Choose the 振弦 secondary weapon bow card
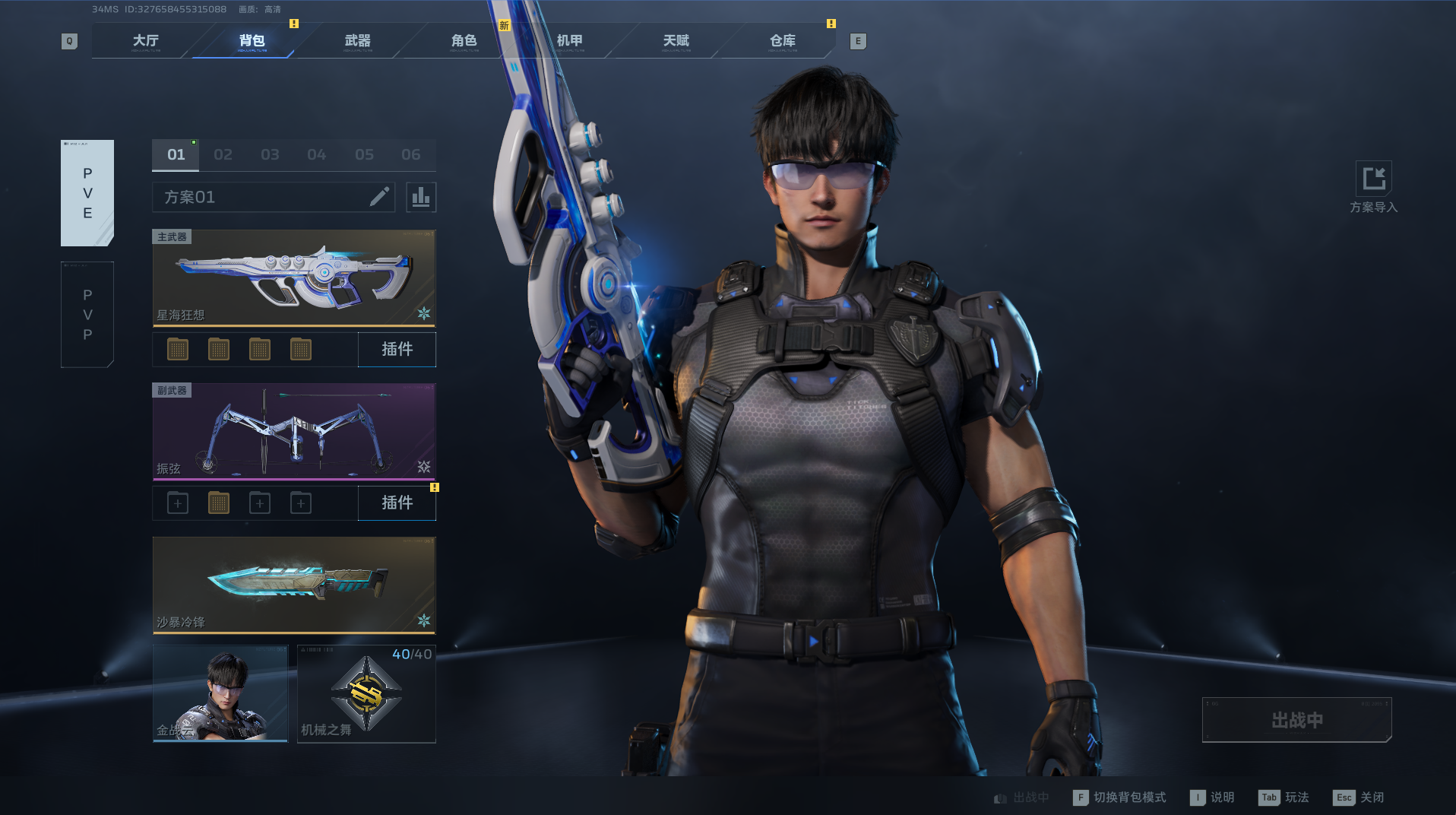 294,432
